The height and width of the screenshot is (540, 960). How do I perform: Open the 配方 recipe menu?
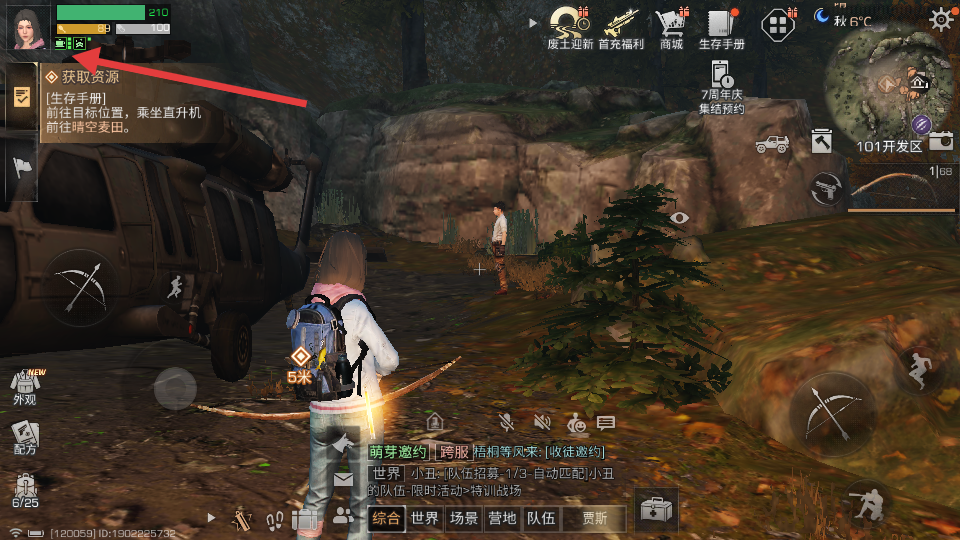(x=24, y=436)
